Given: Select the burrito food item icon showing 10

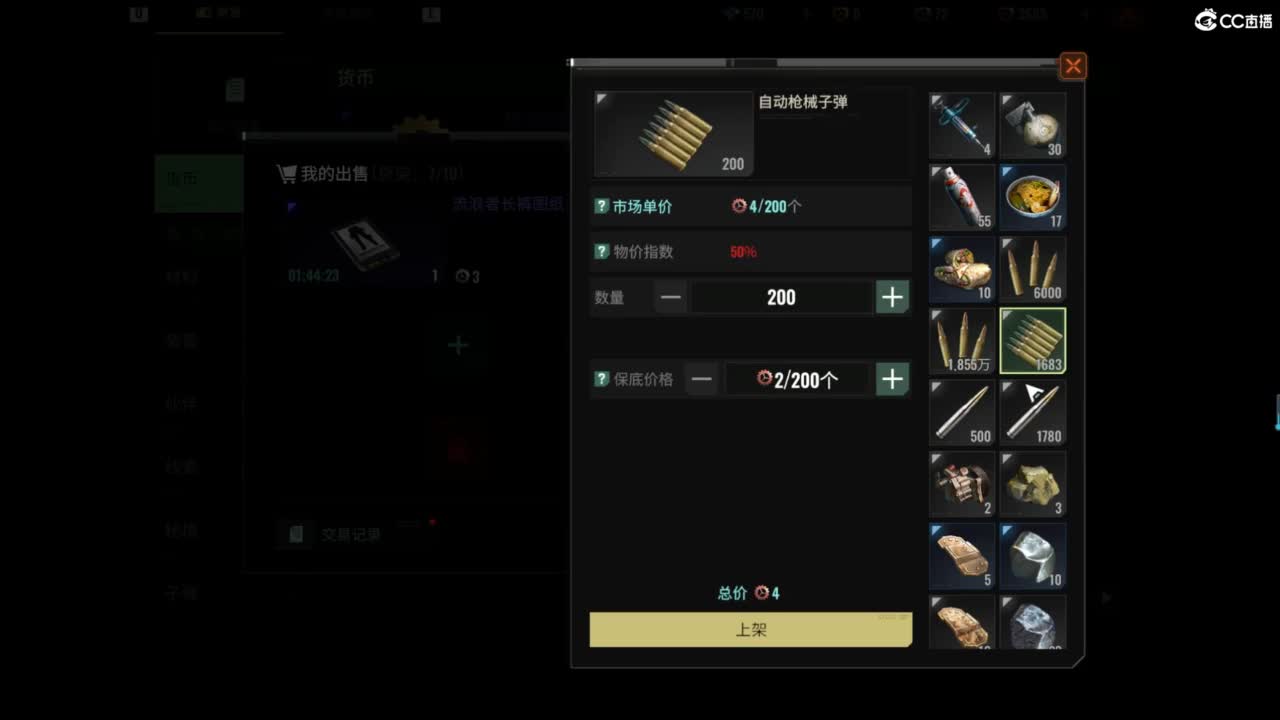Looking at the screenshot, I should point(961,268).
